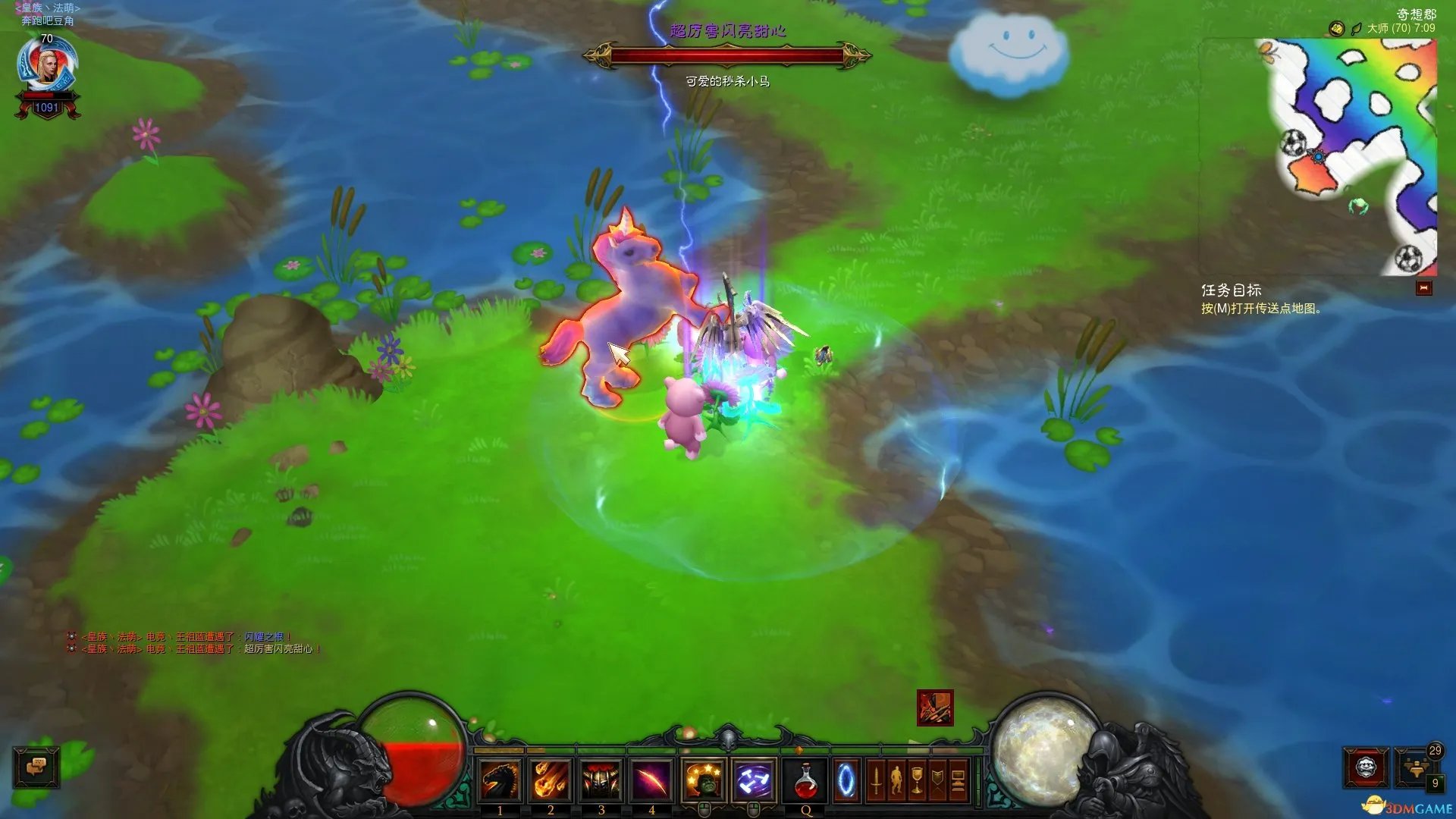Click the red buff icon above the bar
The height and width of the screenshot is (819, 1456).
click(x=935, y=708)
